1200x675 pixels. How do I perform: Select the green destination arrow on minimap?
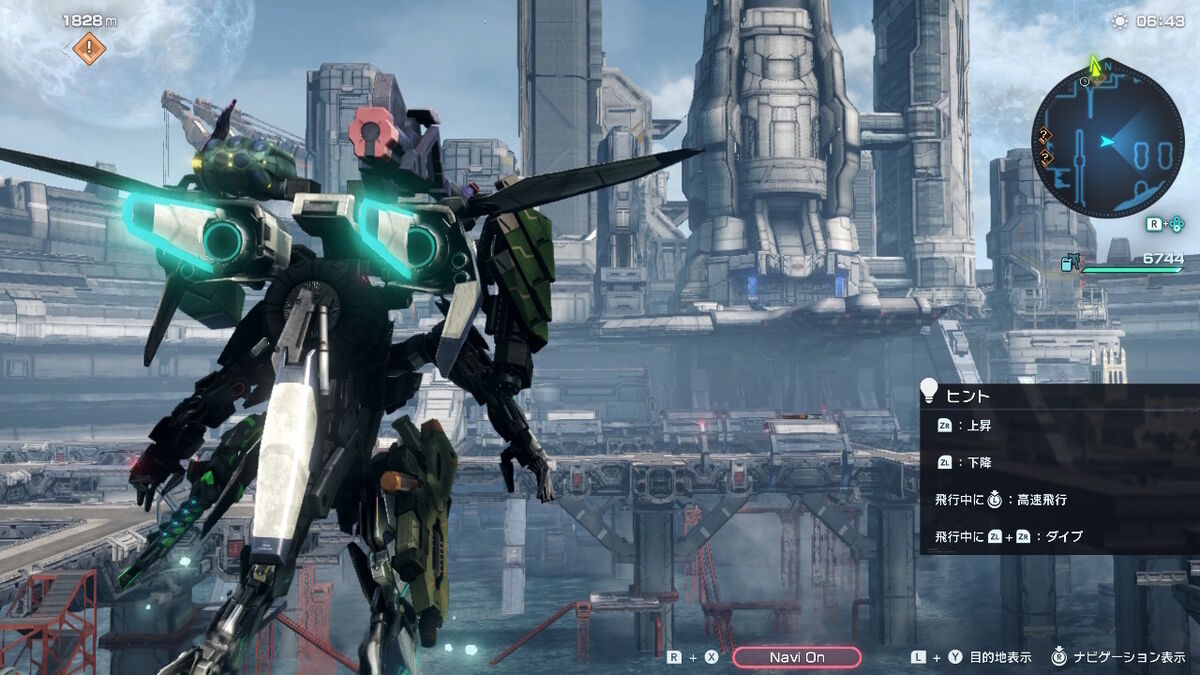pos(1096,66)
